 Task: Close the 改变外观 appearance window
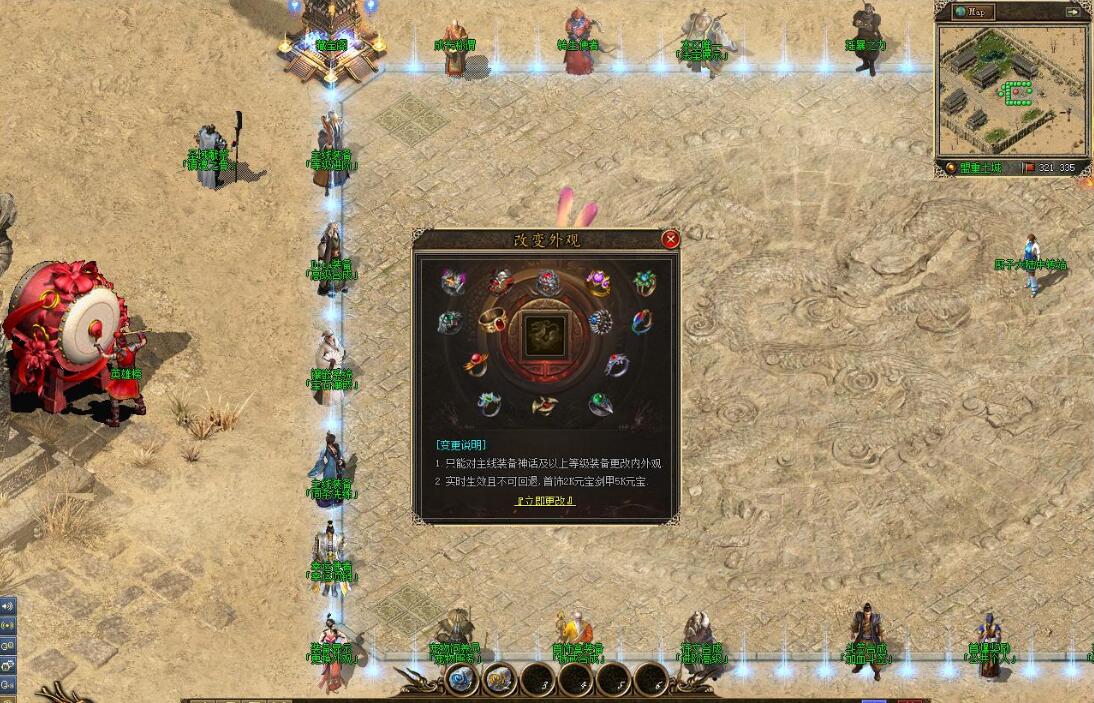tap(671, 239)
